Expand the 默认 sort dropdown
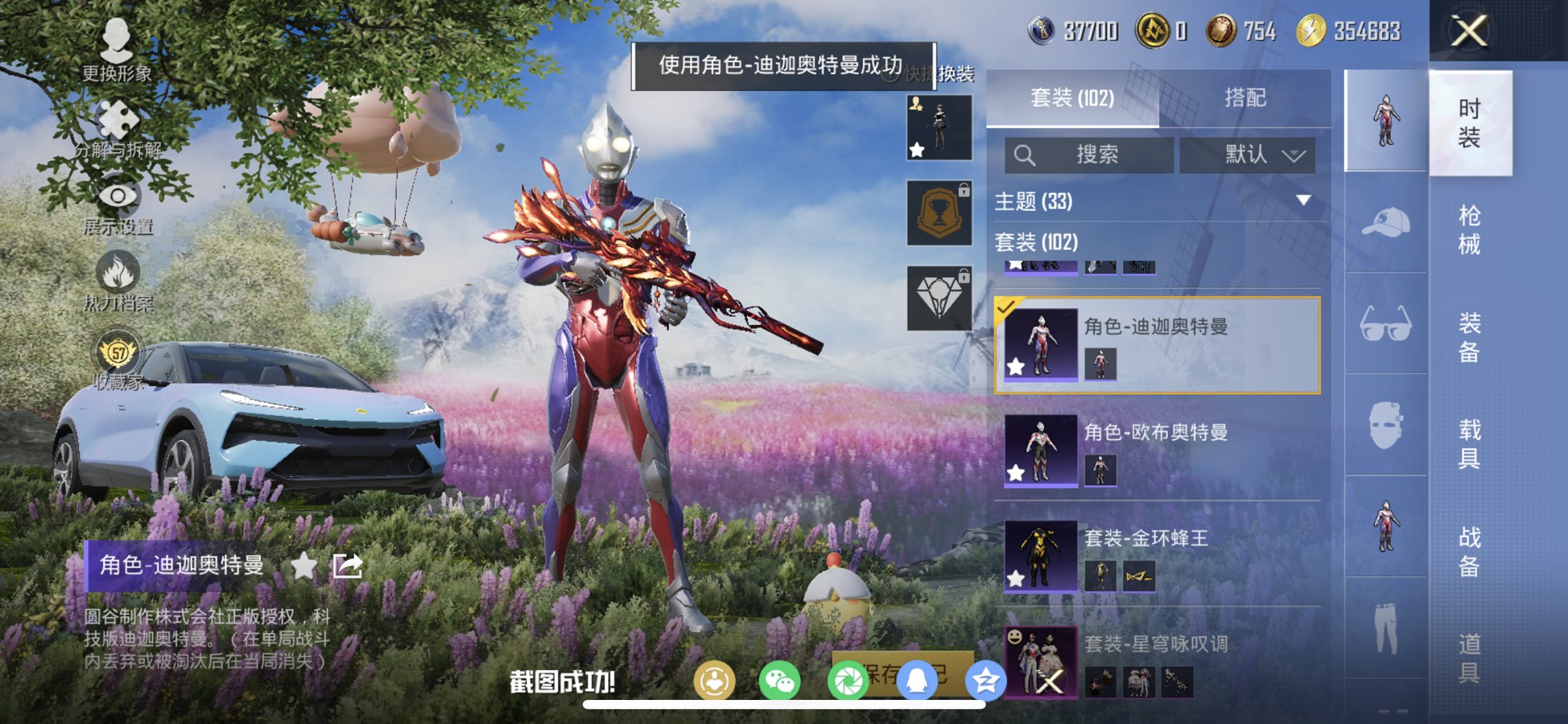The image size is (1568, 724). (1247, 155)
